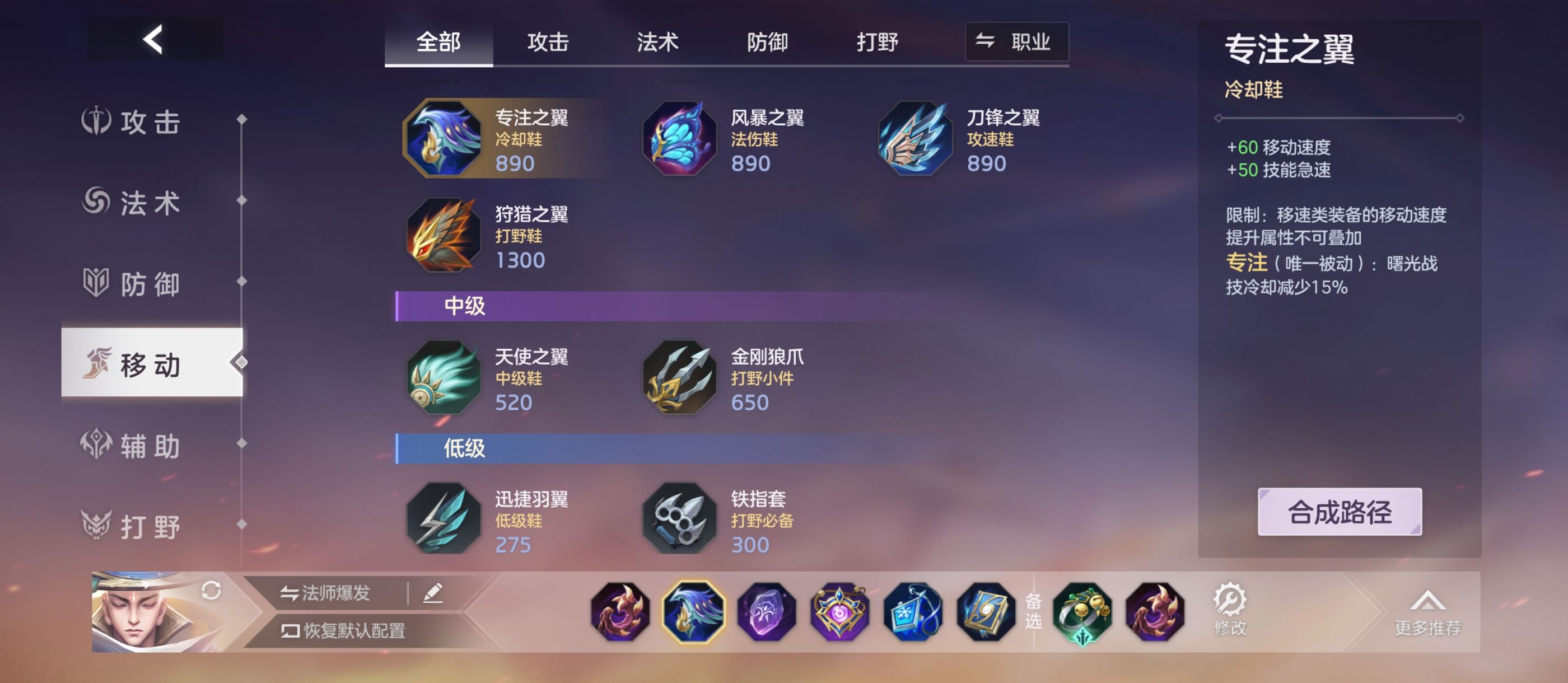Viewport: 1568px width, 683px height.
Task: Select the 狩猎之翼 jungle boots icon
Action: 444,237
